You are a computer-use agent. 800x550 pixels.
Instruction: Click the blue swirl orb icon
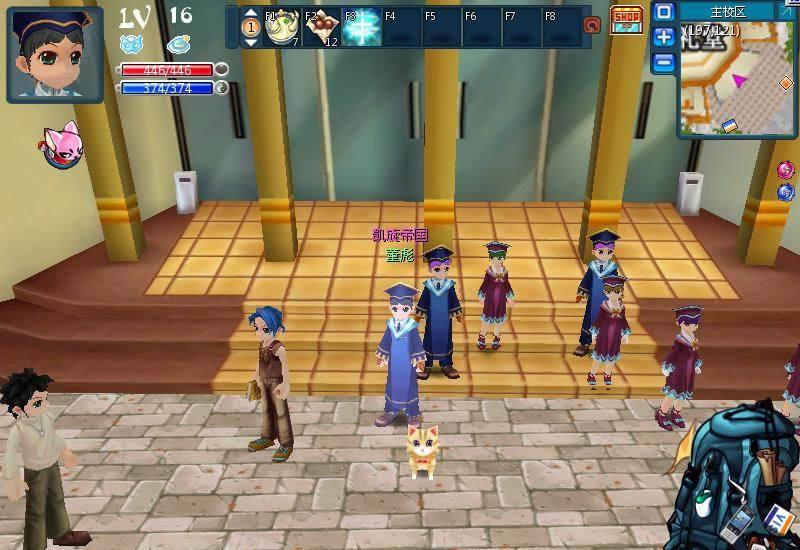(x=786, y=192)
